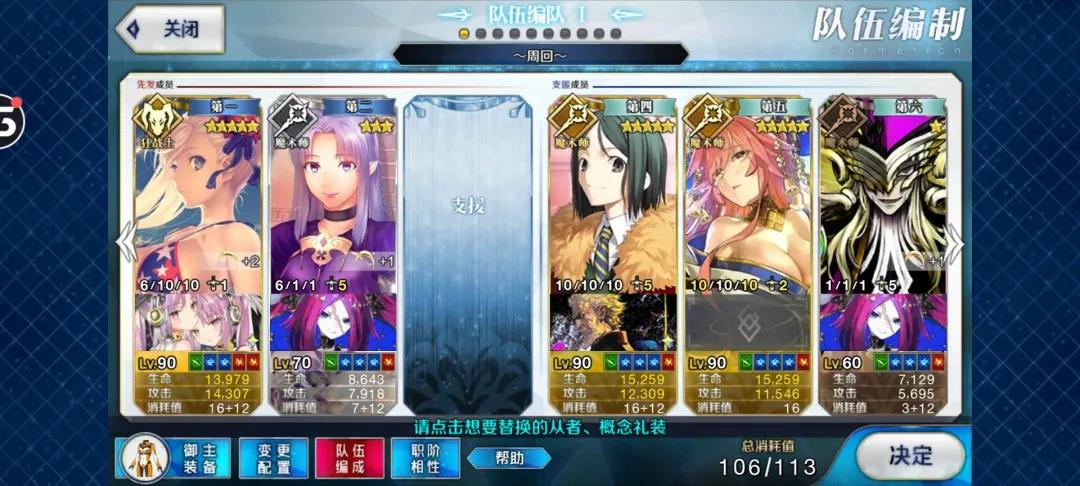Open the red 队伍编成 button

tap(350, 459)
